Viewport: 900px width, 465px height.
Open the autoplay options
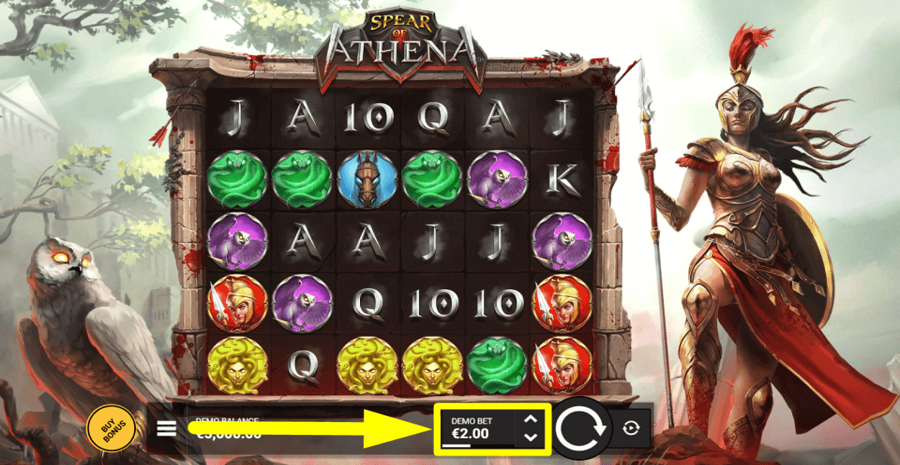pos(630,429)
